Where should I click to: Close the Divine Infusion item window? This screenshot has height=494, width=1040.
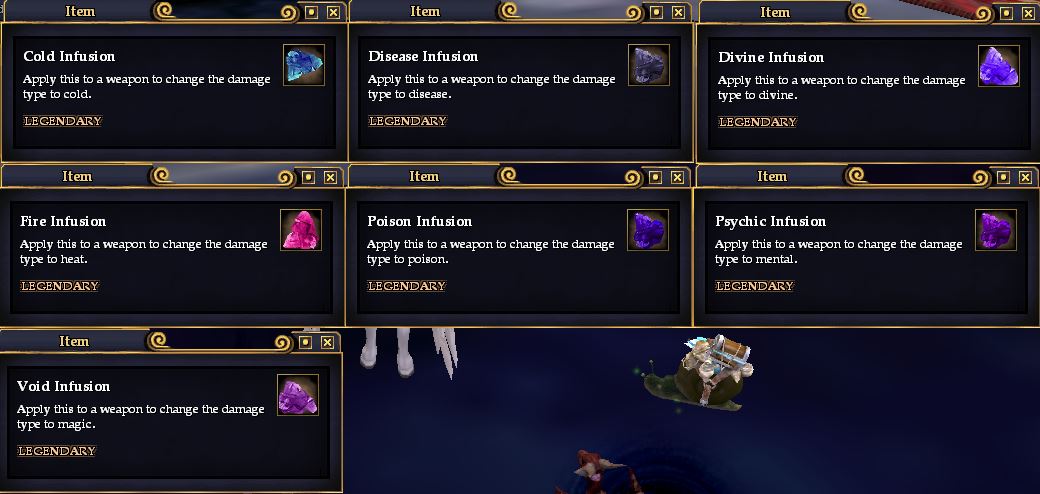1028,13
